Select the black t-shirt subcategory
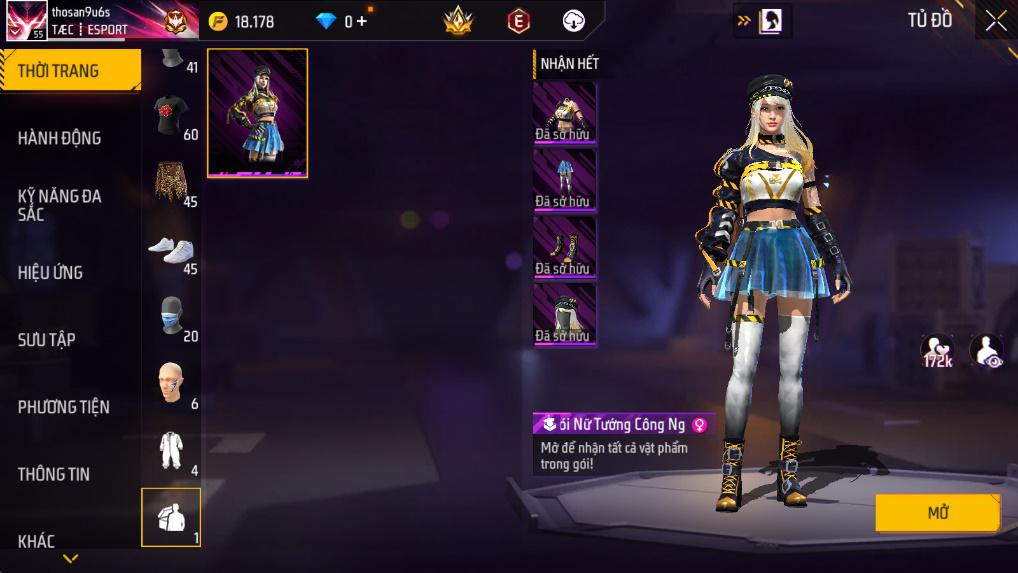 (x=171, y=116)
